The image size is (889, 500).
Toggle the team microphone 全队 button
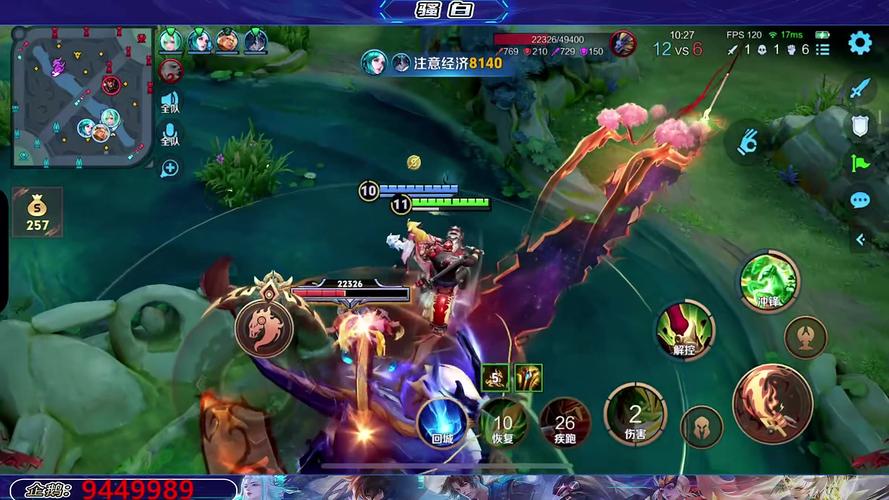tap(171, 135)
